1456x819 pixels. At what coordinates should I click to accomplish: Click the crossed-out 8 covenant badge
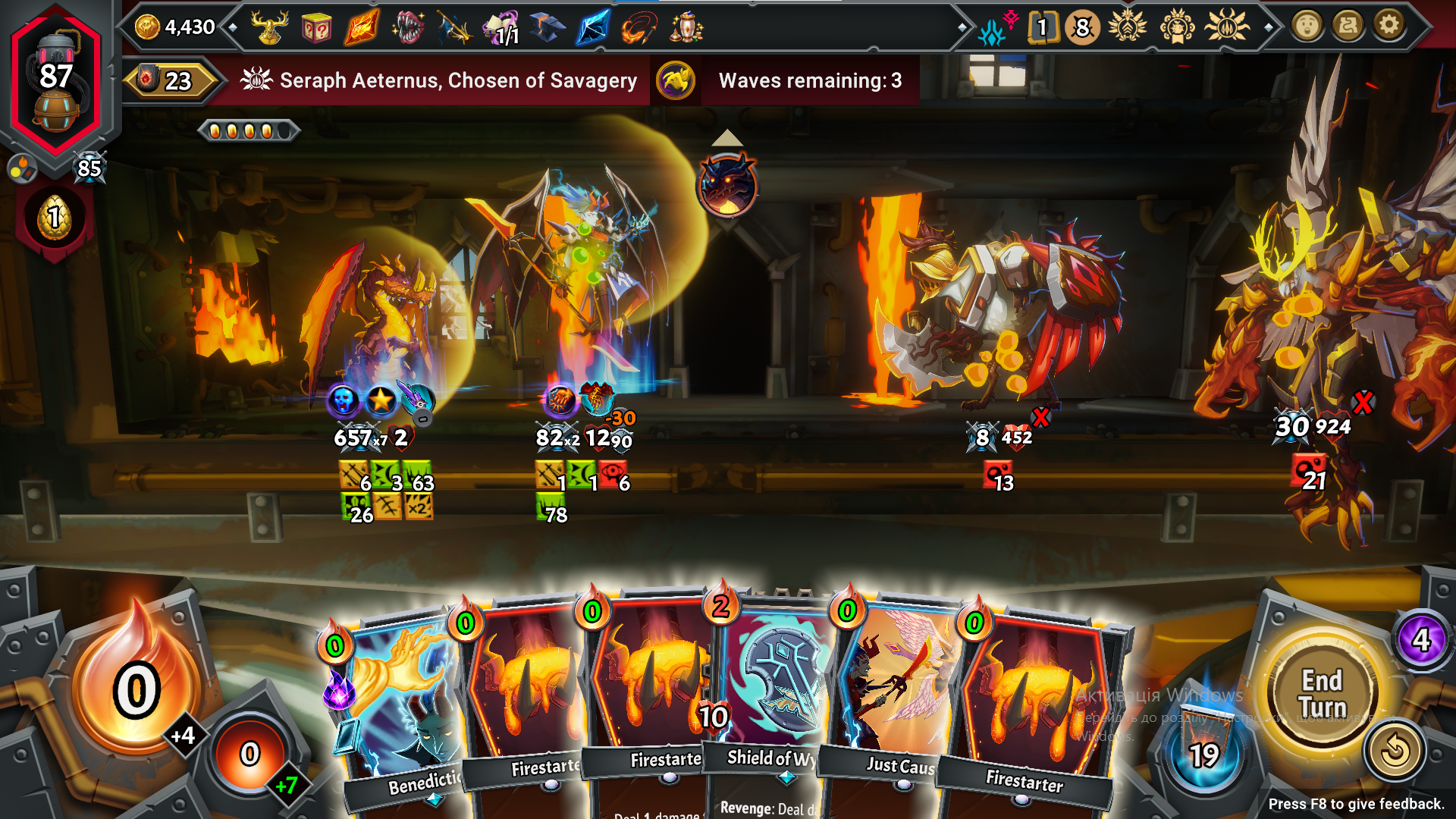[x=1082, y=28]
